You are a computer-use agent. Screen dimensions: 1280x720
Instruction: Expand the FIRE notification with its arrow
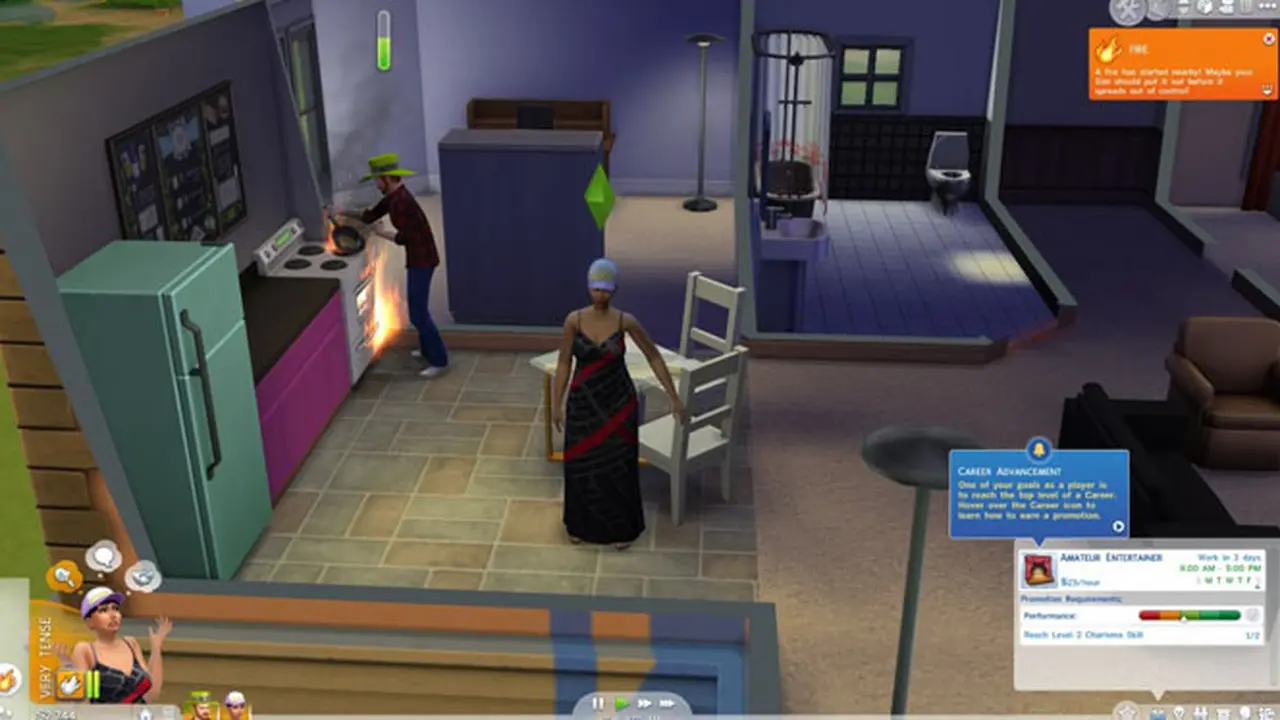click(1267, 90)
